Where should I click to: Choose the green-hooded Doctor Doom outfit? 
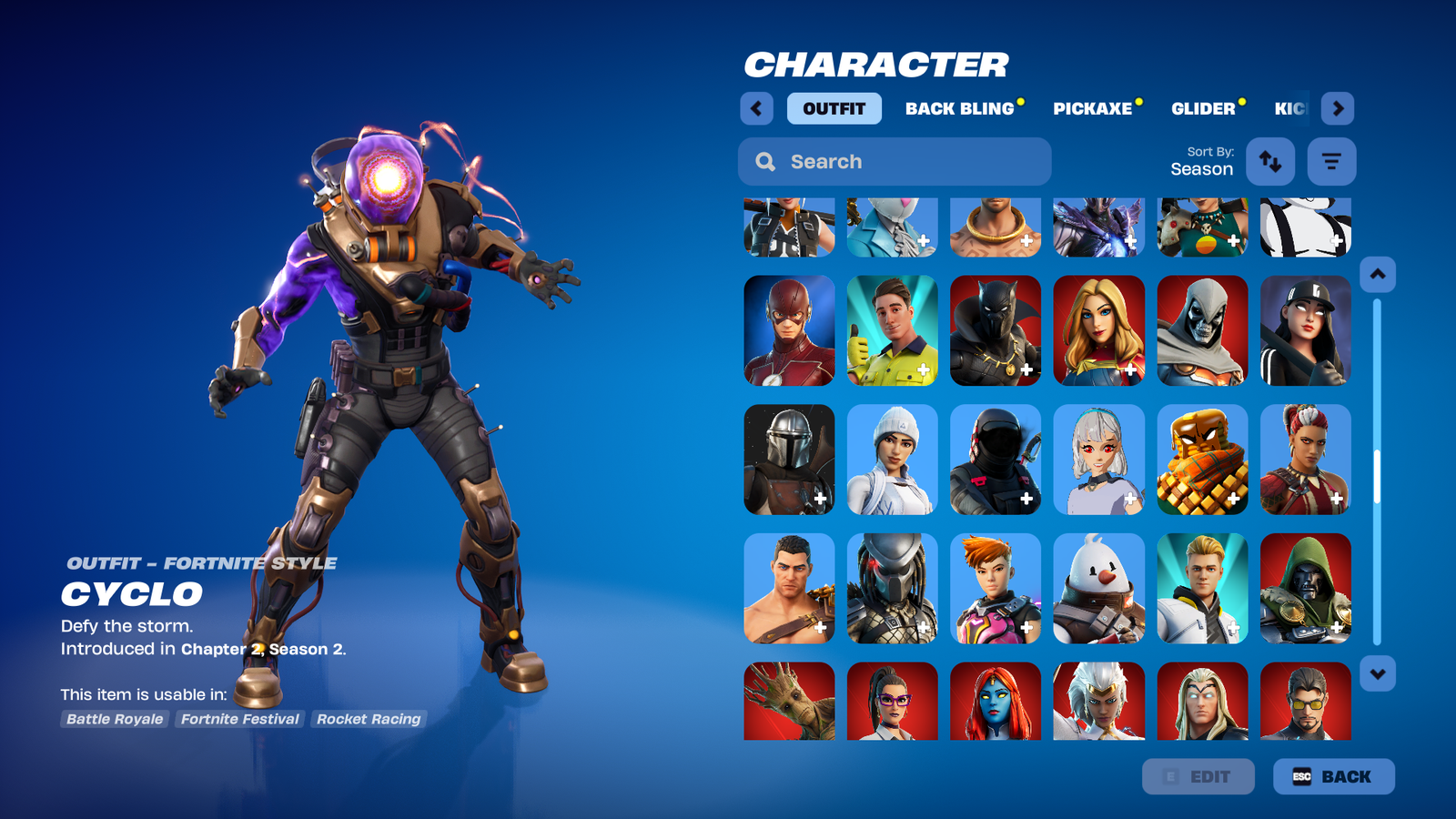click(x=1305, y=589)
